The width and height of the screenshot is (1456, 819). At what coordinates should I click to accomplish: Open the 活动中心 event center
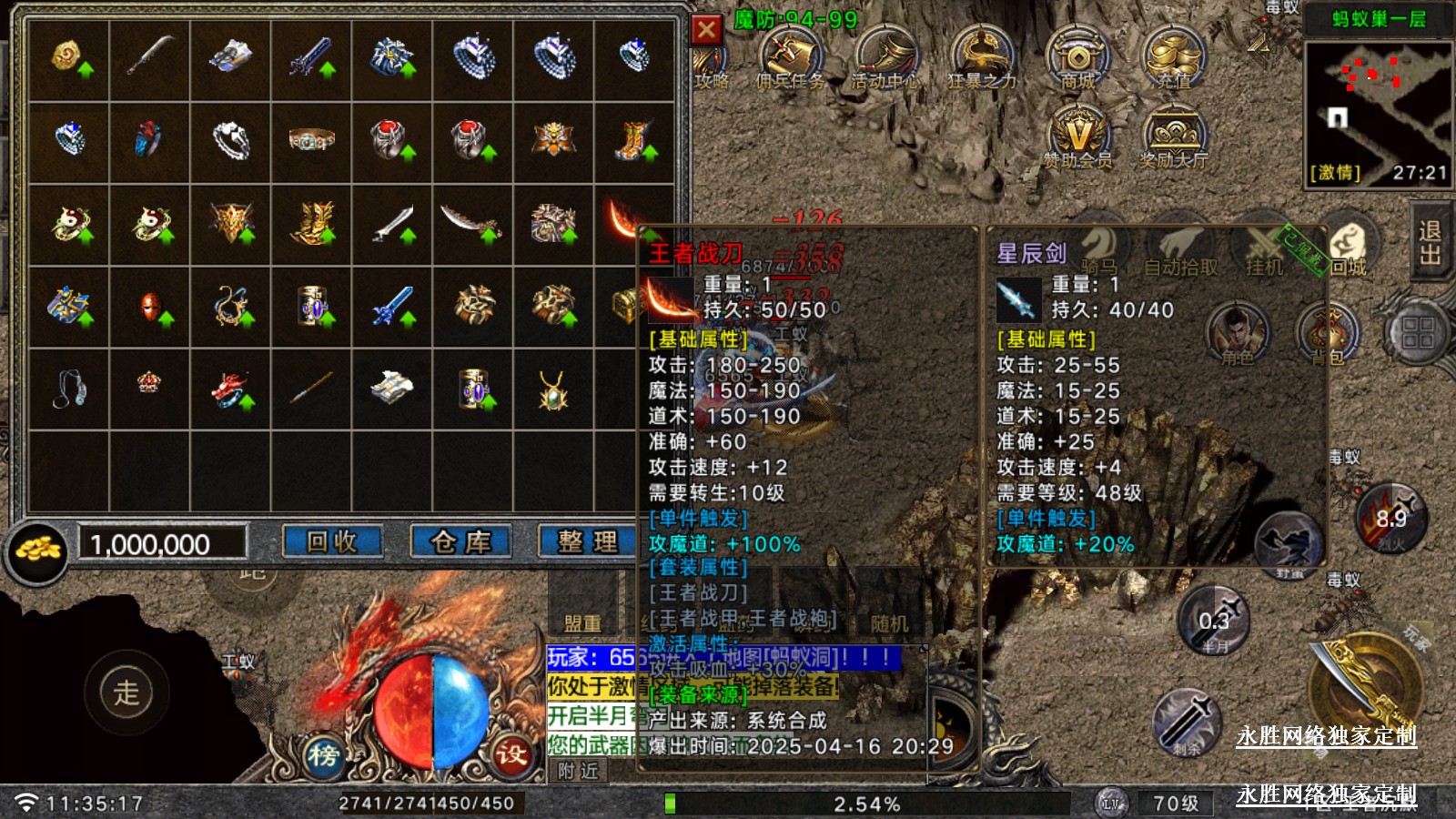(886, 57)
